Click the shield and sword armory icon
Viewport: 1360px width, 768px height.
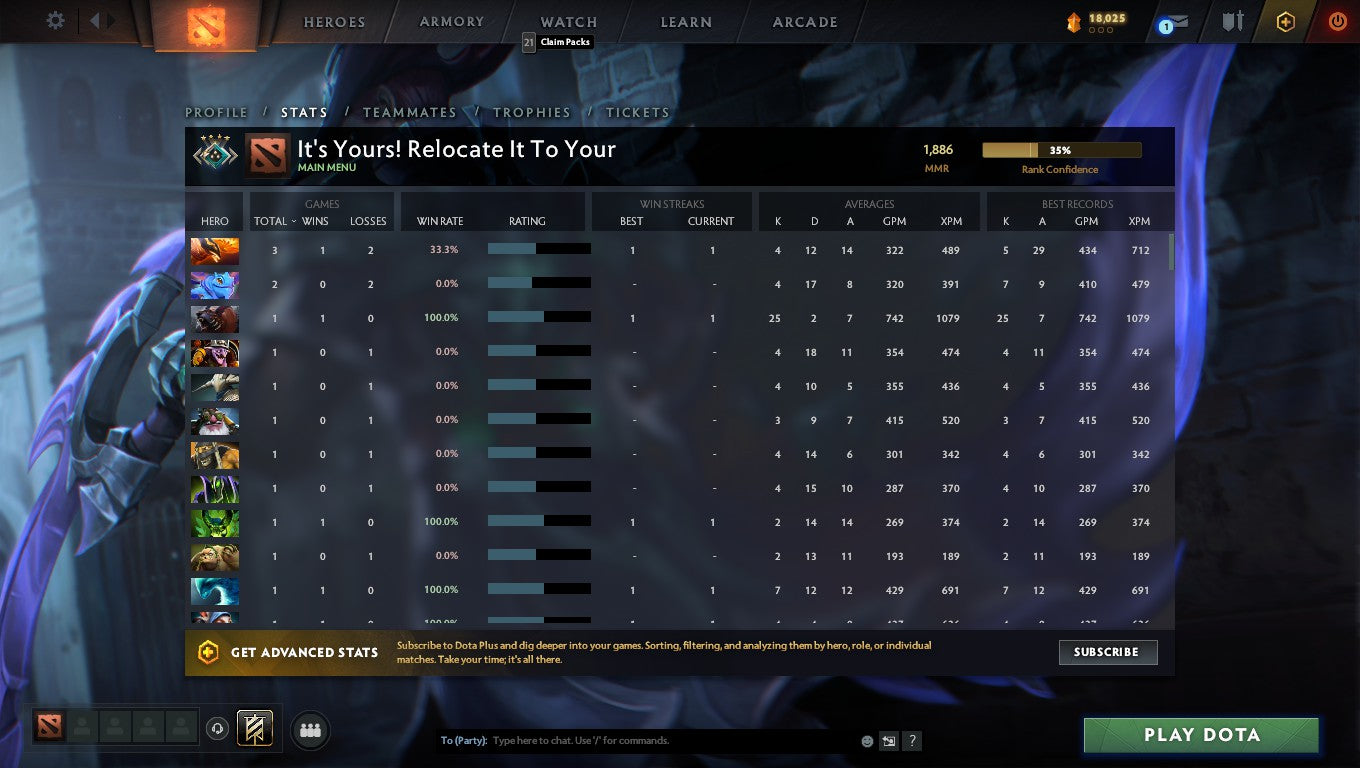1232,20
